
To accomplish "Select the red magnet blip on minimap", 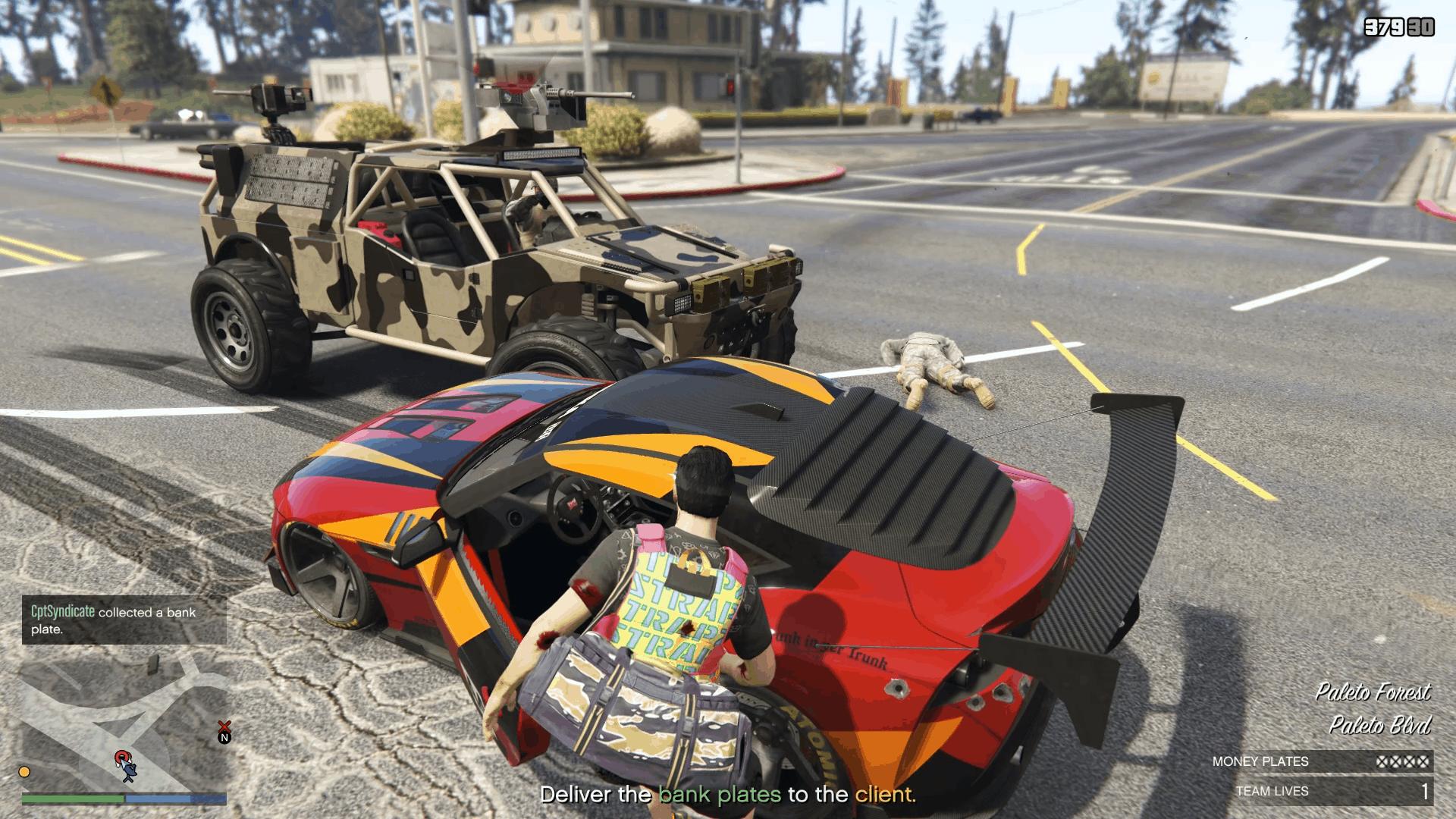I will [121, 757].
